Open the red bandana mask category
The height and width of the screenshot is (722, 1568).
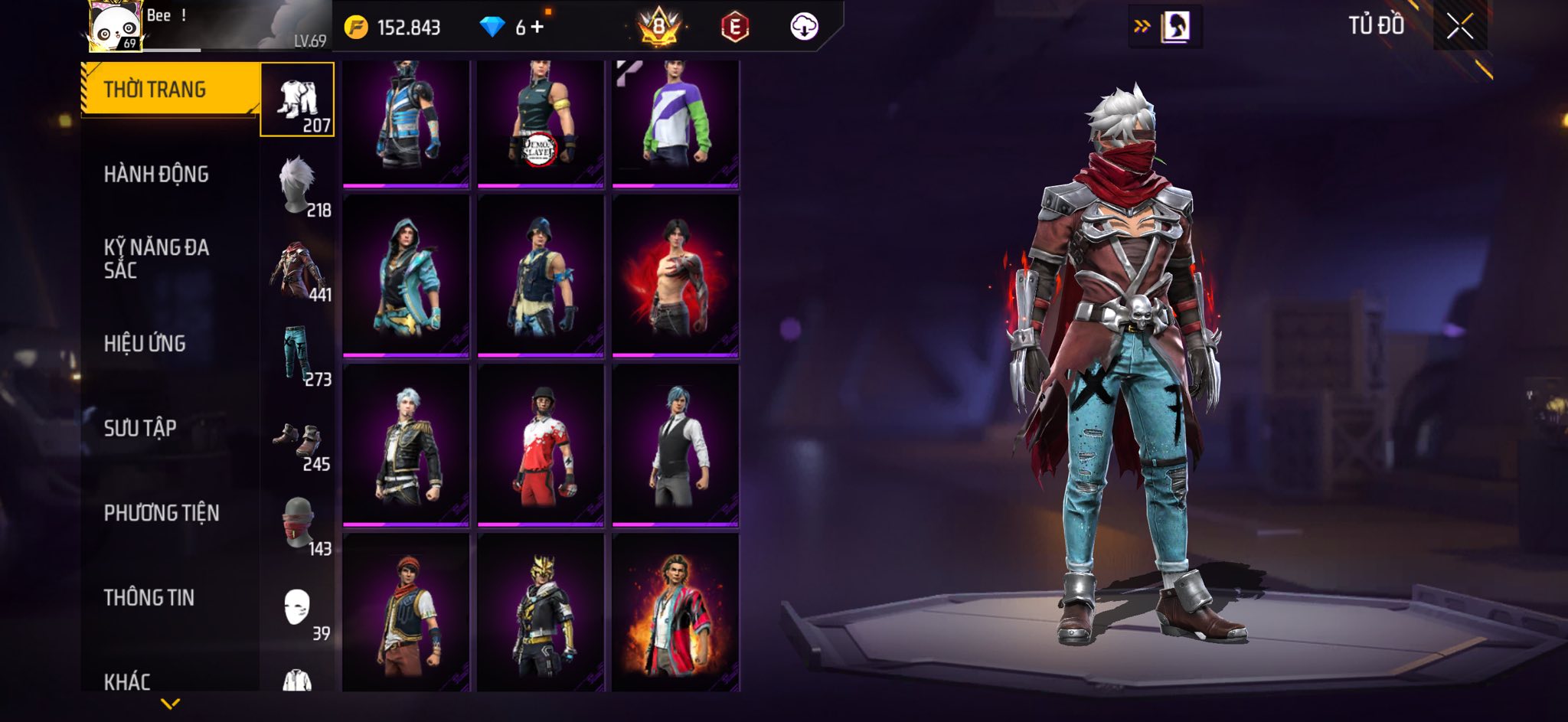[x=299, y=524]
